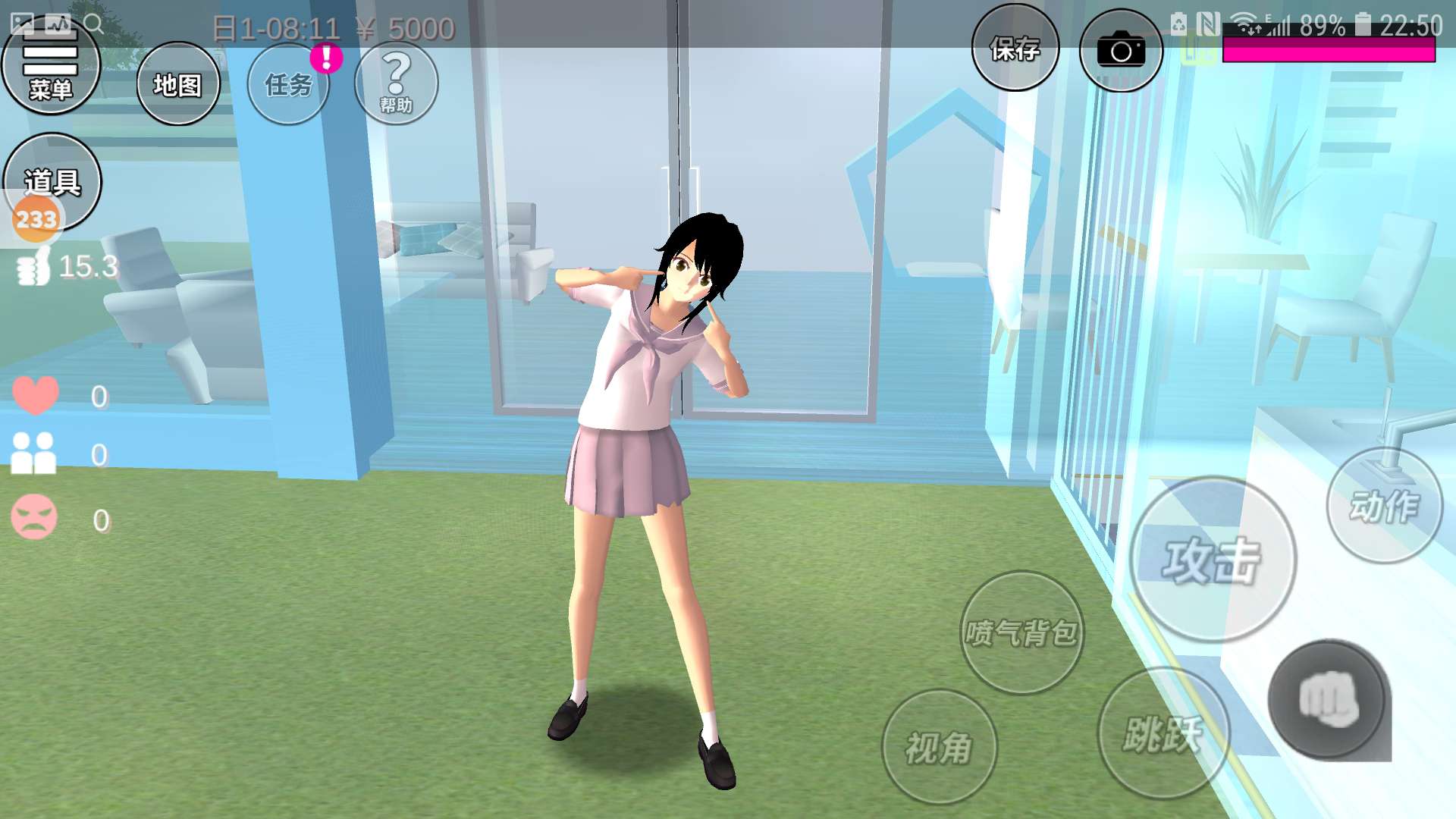Image resolution: width=1456 pixels, height=819 pixels.
Task: Take a screenshot with the camera icon
Action: tap(1120, 51)
